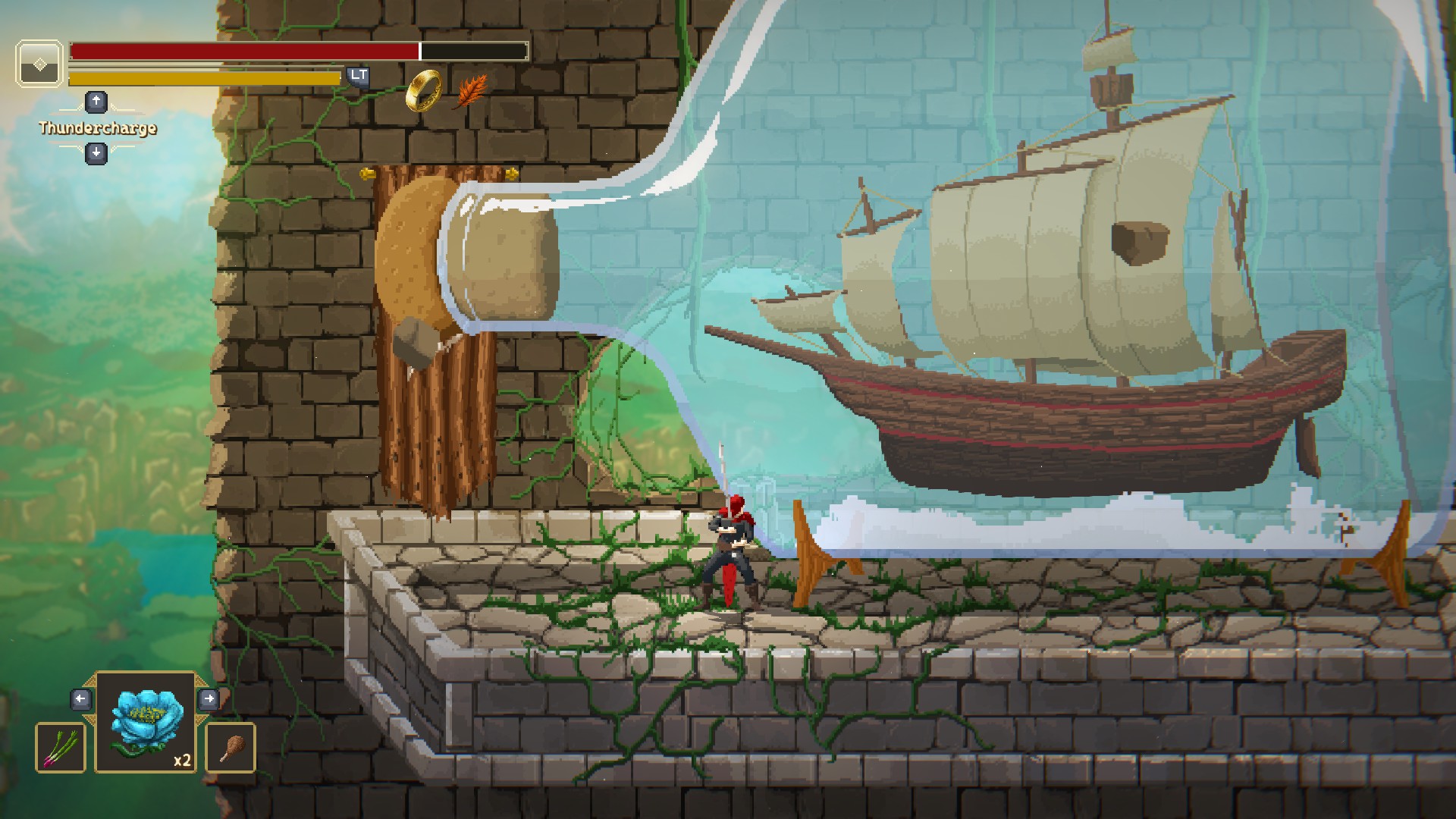
Task: Select the orange feather buff icon
Action: 472,91
